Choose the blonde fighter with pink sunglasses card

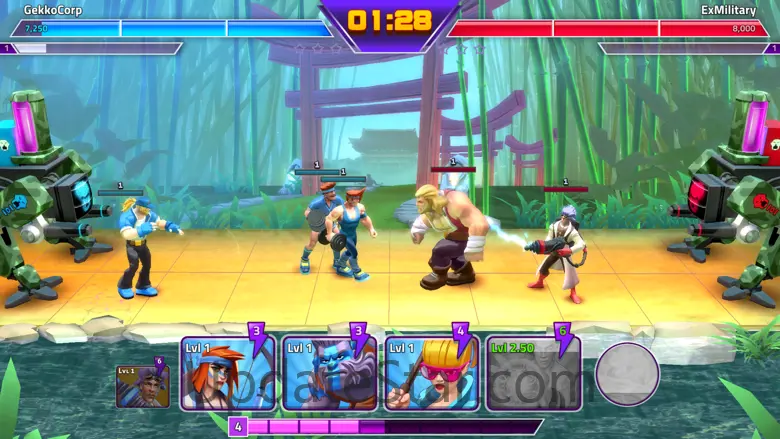click(431, 373)
